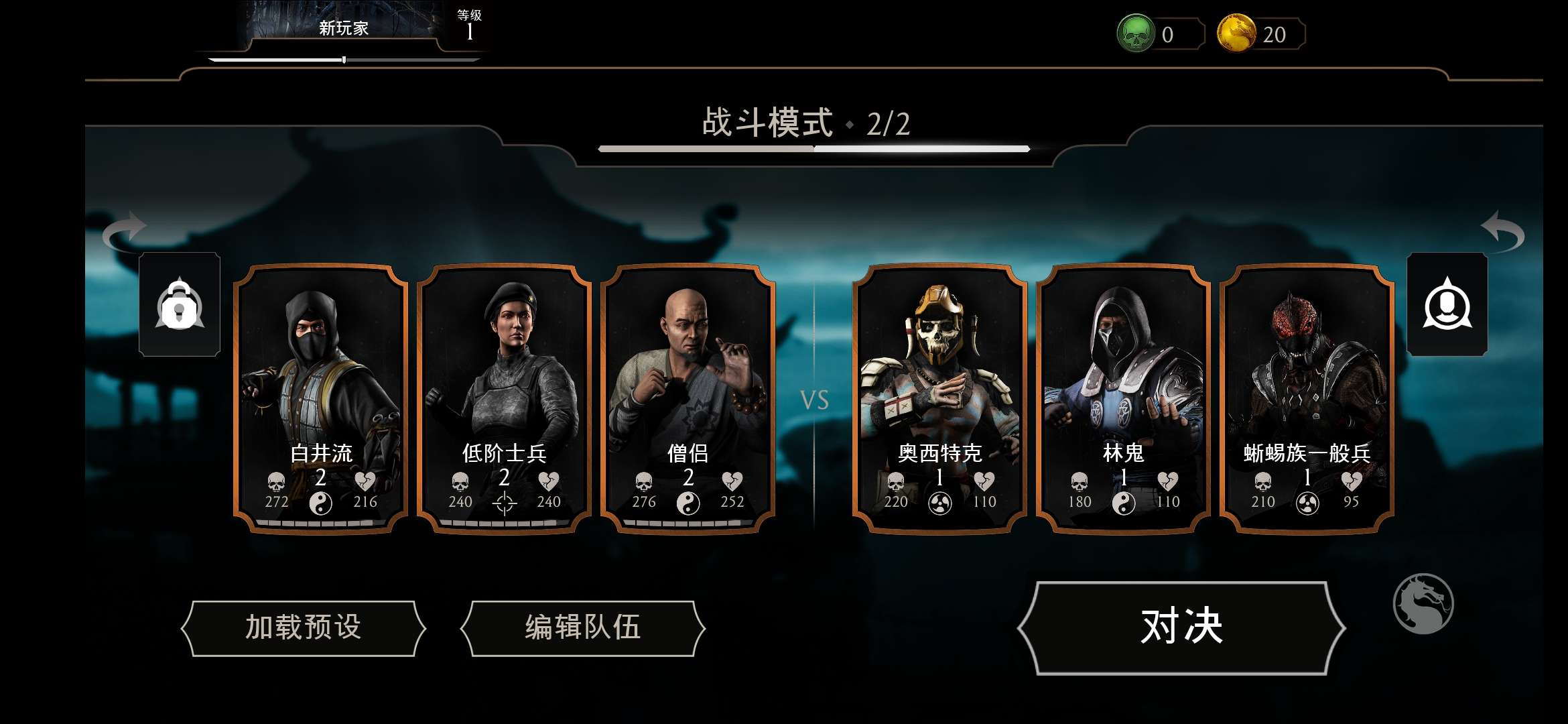This screenshot has width=1568, height=724.
Task: Go back with the left curved arrow
Action: [125, 231]
